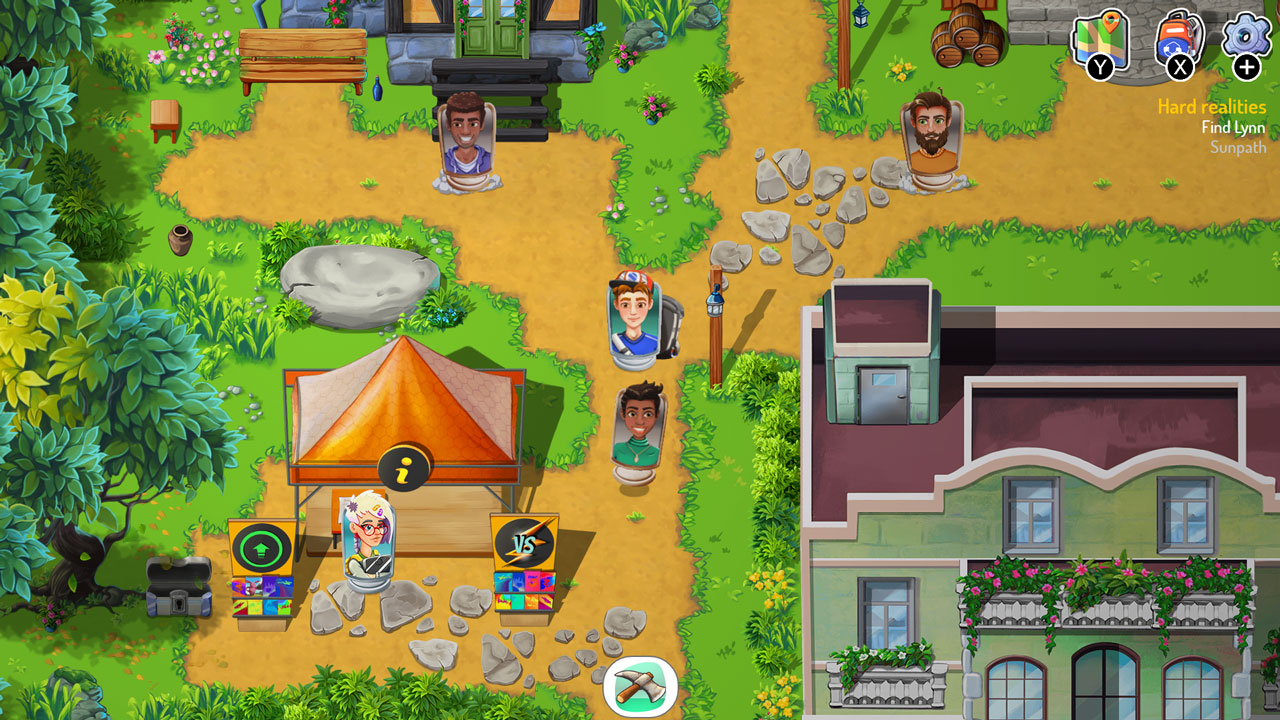Select the green upgrade arrow icon
Viewport: 1280px width, 720px height.
pos(261,546)
